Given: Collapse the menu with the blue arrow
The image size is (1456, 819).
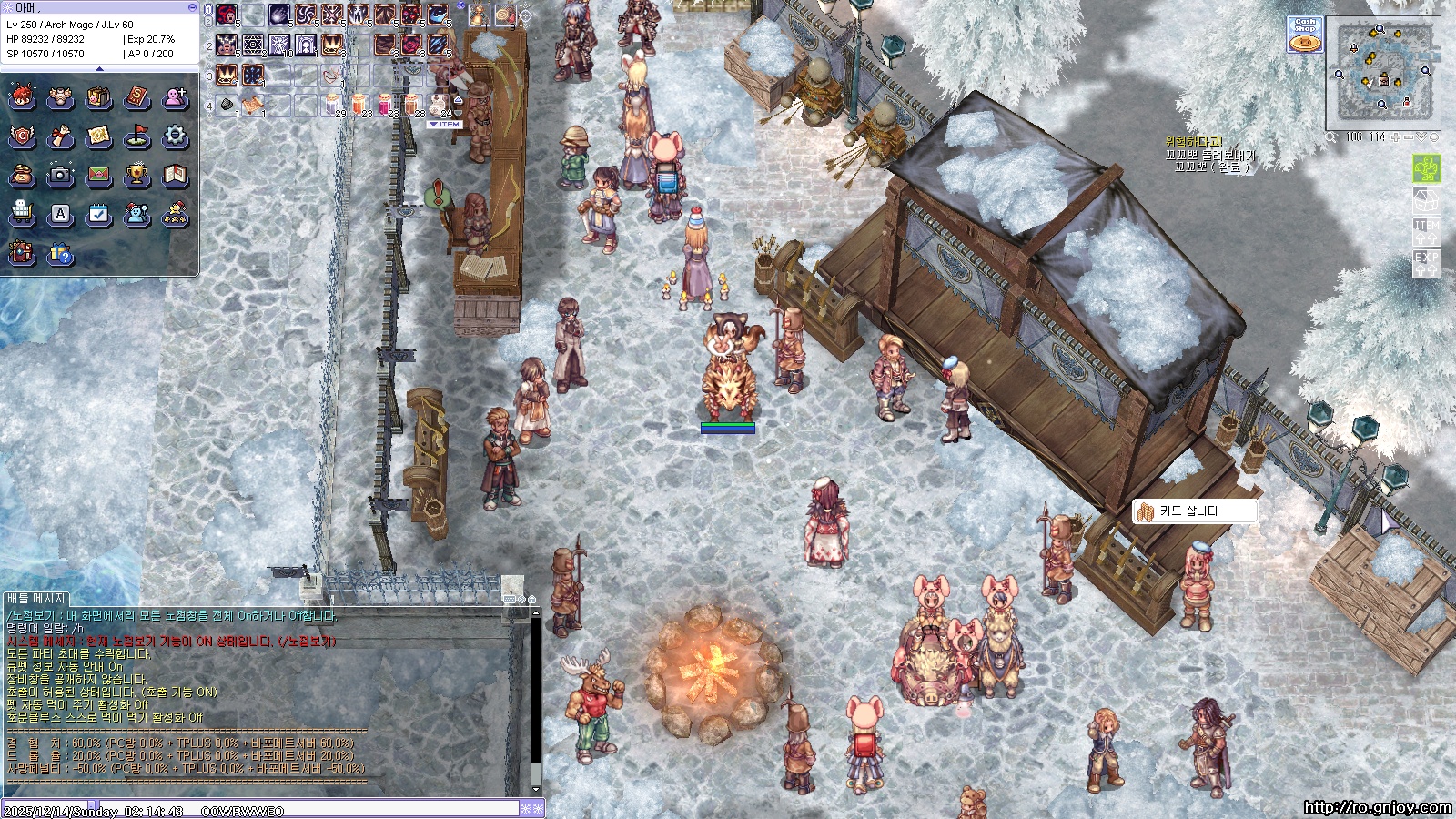Looking at the screenshot, I should (99, 68).
